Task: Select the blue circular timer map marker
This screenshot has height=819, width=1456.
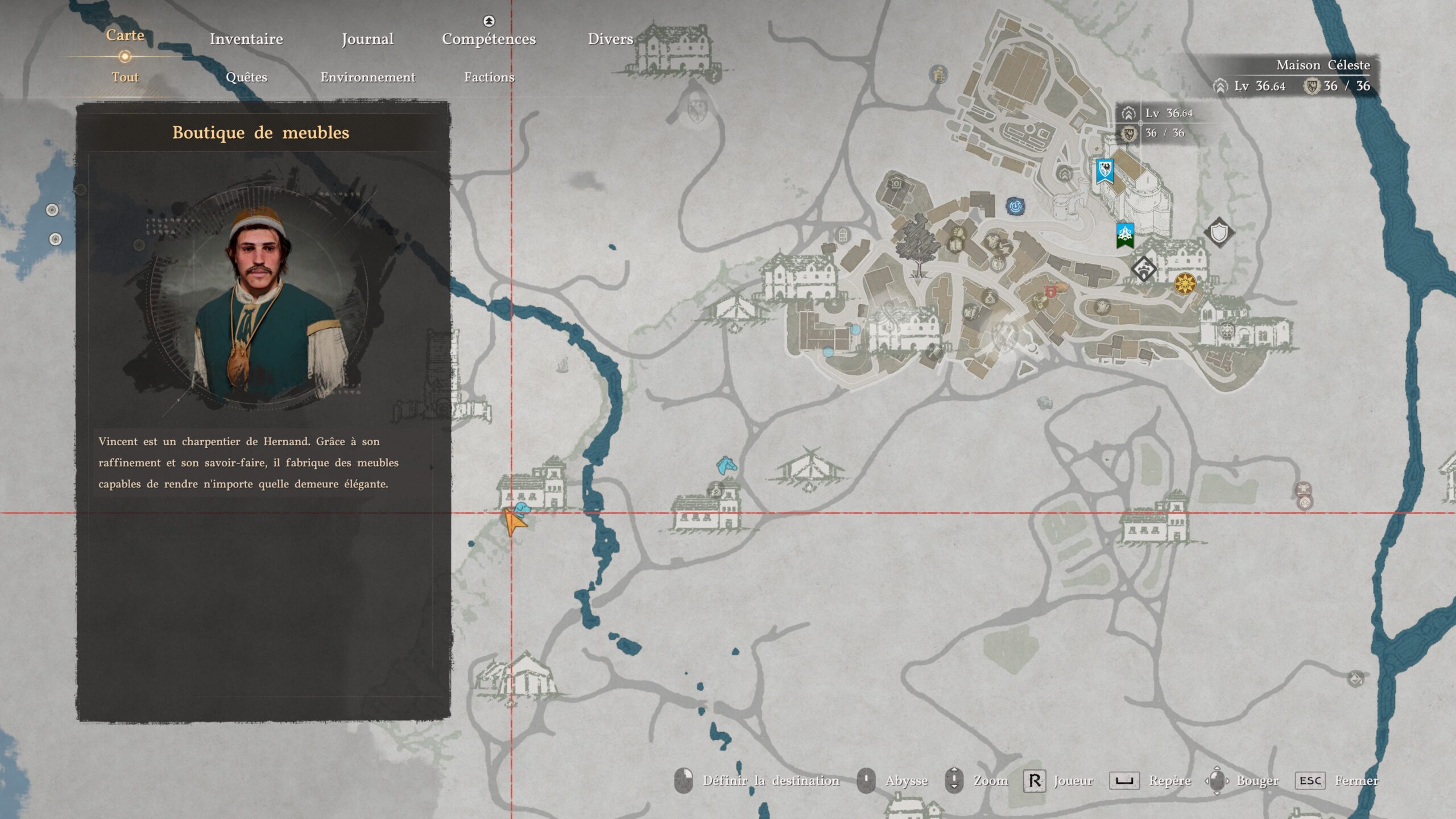Action: point(1015,205)
